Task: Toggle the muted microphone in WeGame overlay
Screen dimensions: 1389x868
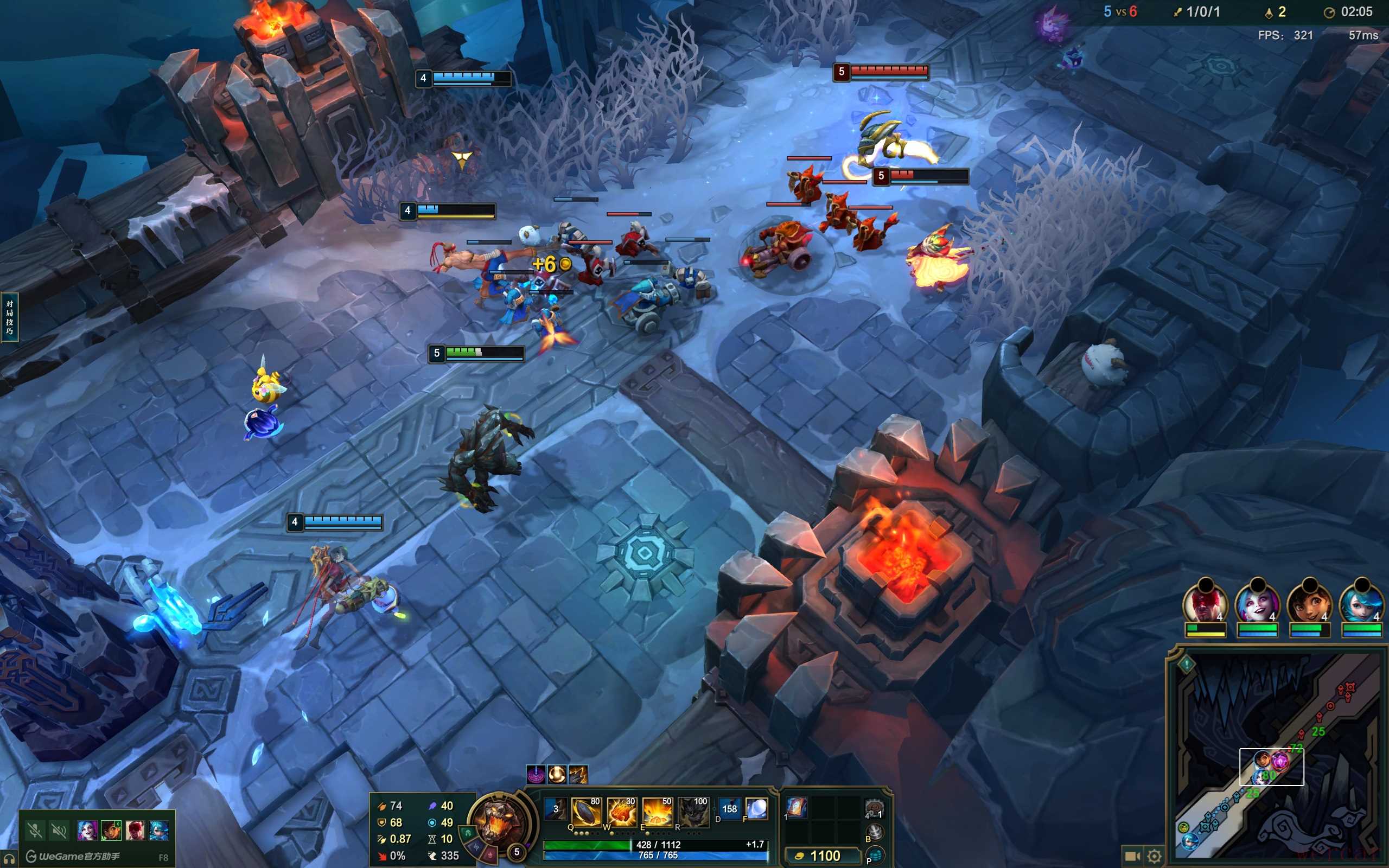Action: [x=35, y=830]
